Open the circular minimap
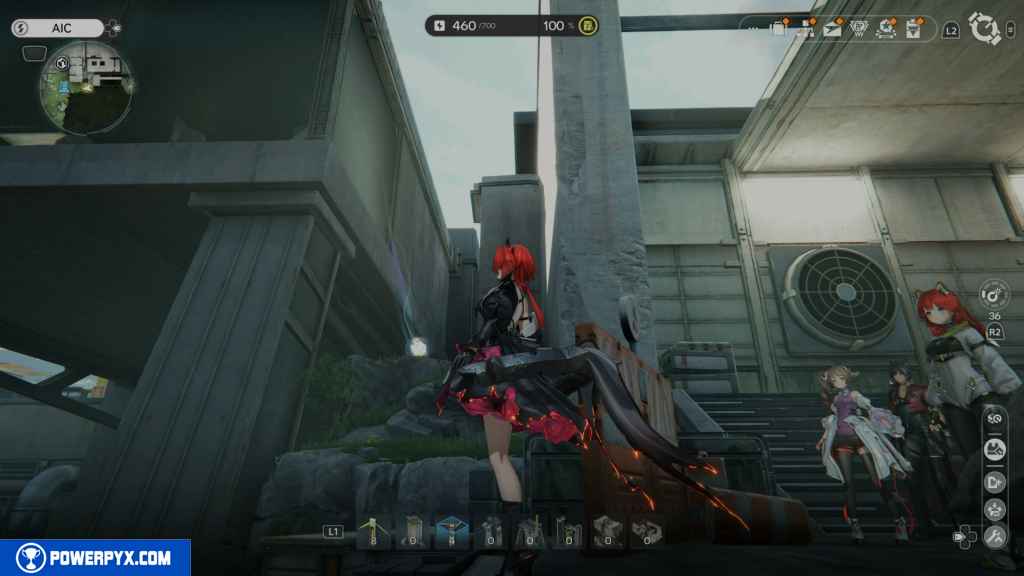Viewport: 1024px width, 576px height. point(85,89)
